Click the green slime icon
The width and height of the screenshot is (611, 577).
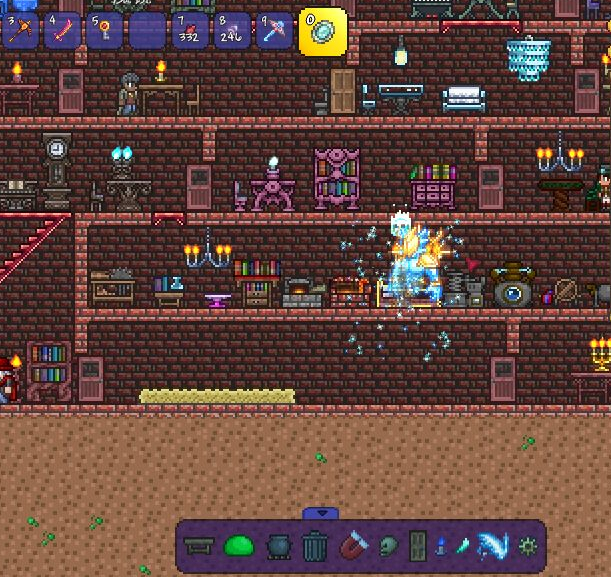240,546
